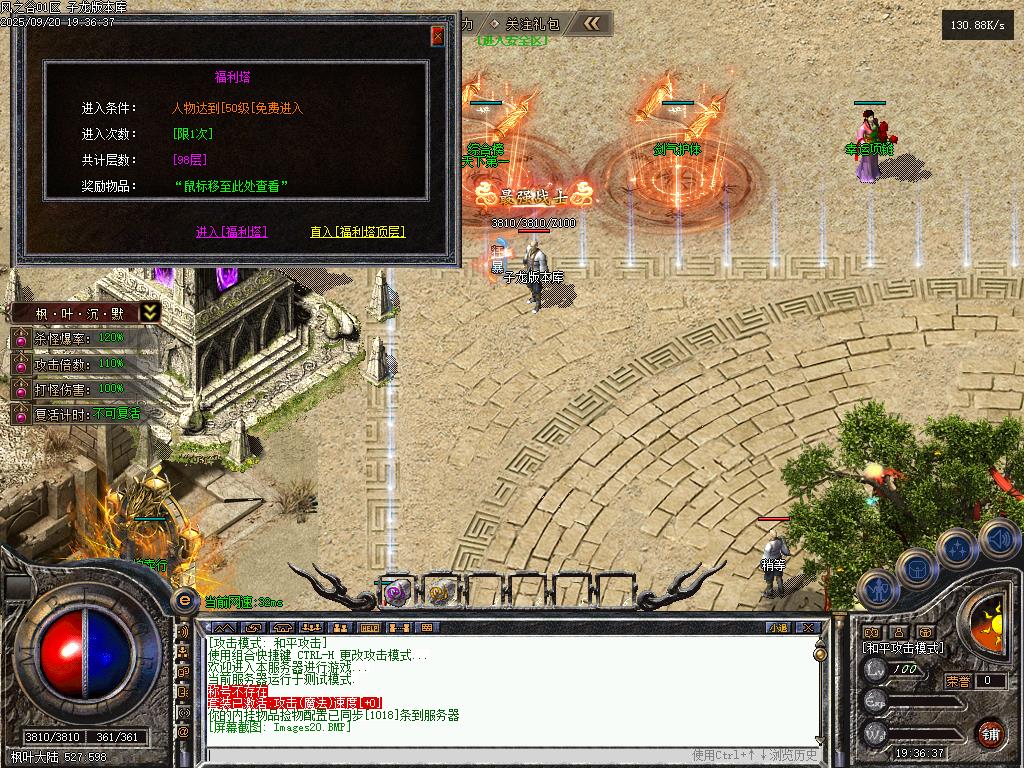The height and width of the screenshot is (768, 1024).
Task: Close the chat panel with X button
Action: 808,628
